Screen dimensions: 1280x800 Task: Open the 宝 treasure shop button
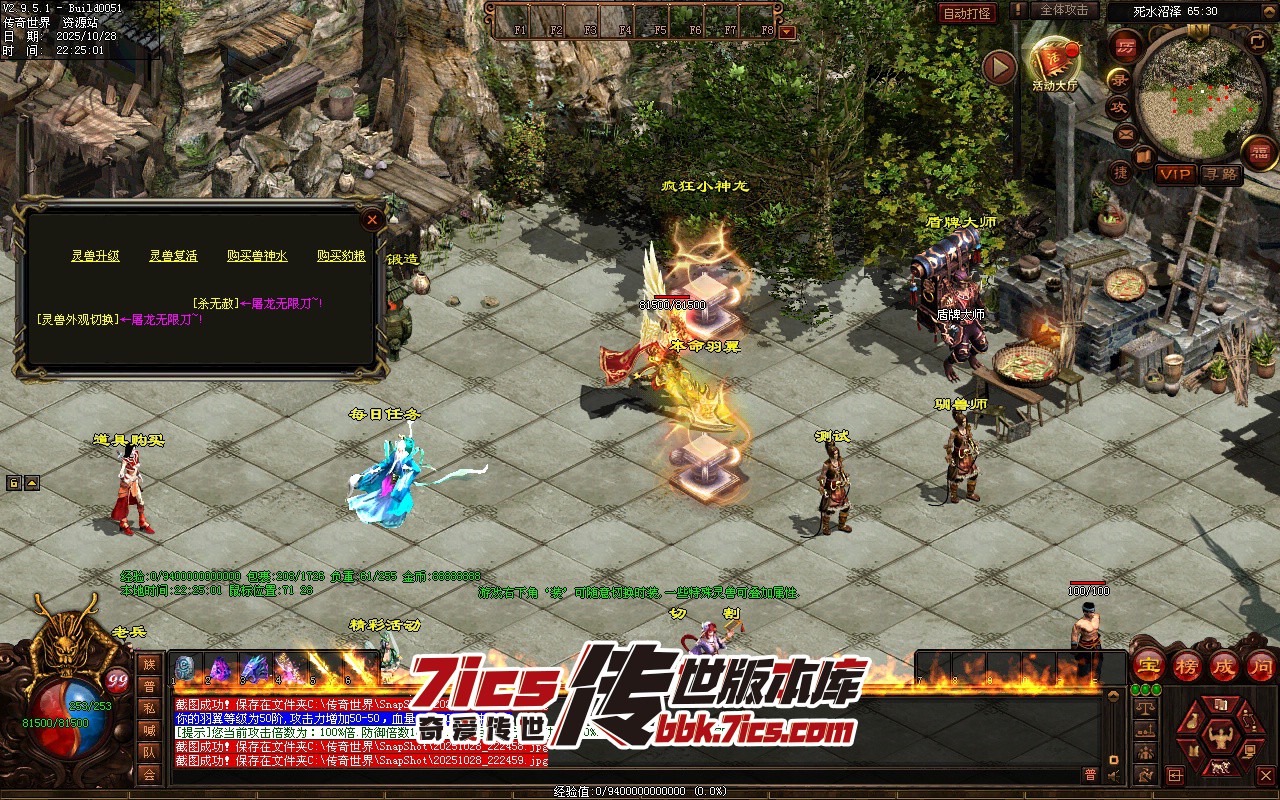click(1149, 665)
